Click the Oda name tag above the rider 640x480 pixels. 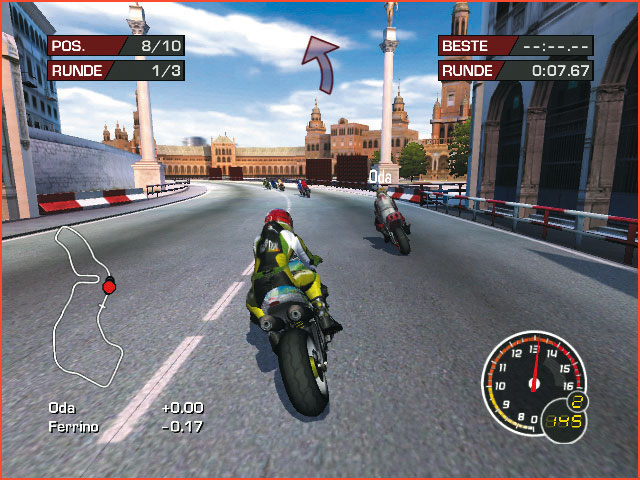point(380,177)
